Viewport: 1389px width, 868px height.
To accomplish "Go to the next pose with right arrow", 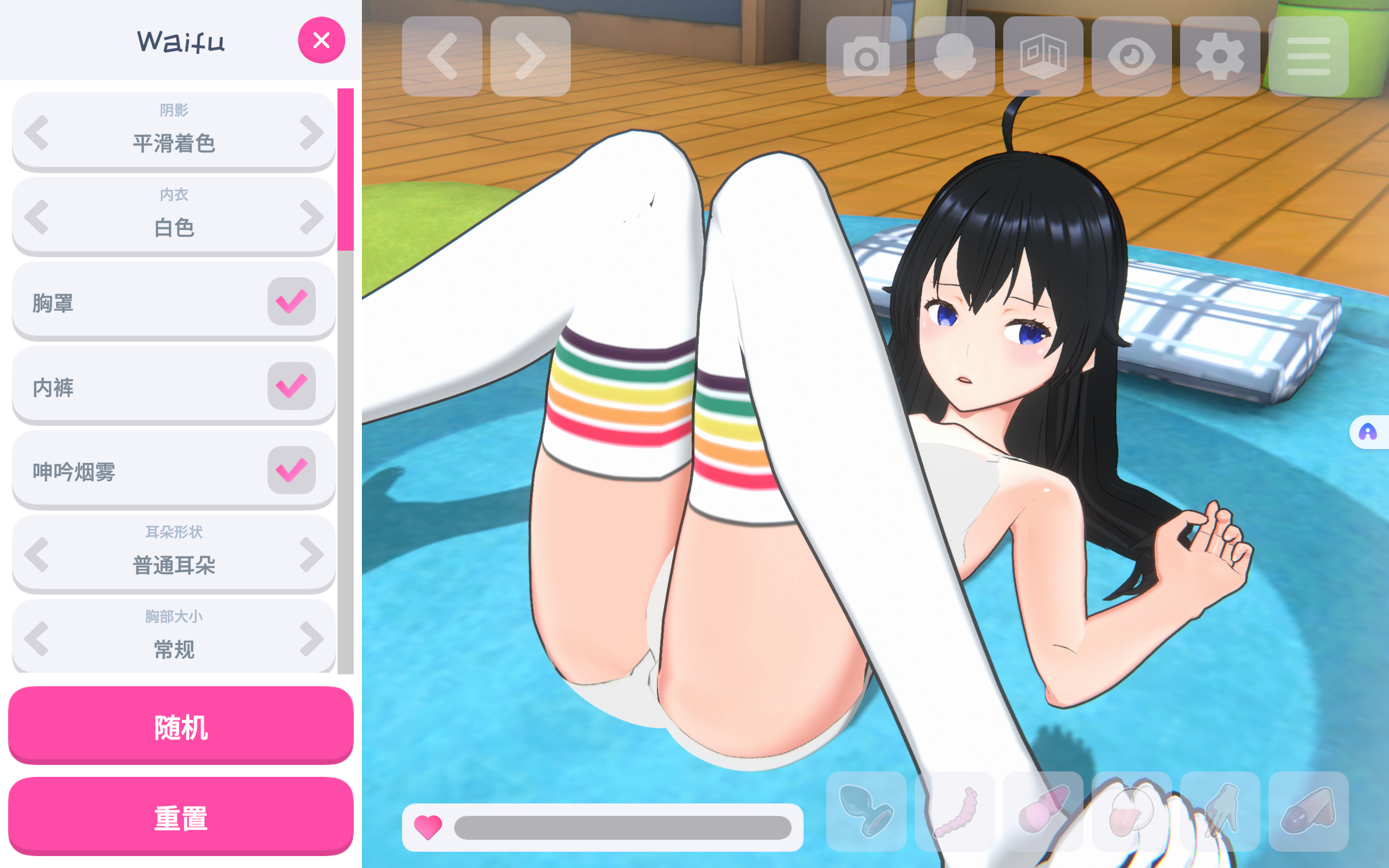I will click(530, 56).
